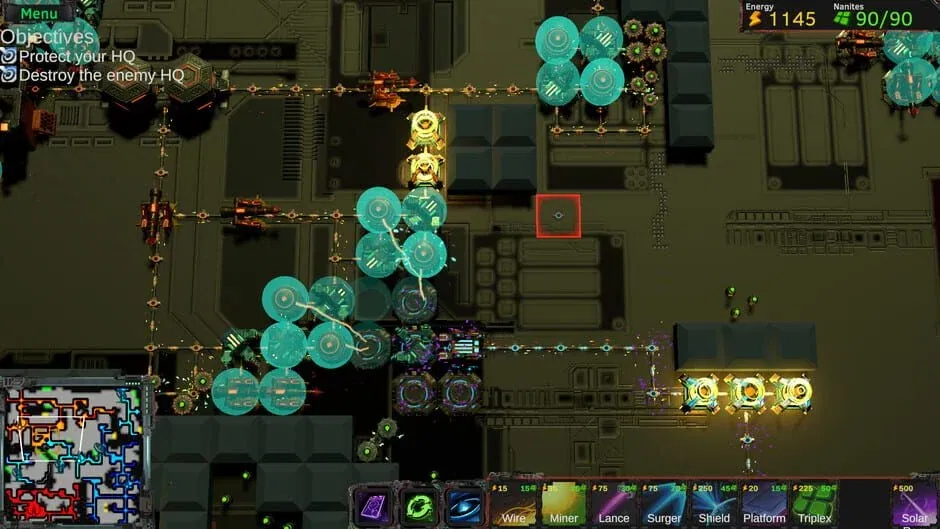The width and height of the screenshot is (940, 529).
Task: Click the green circular arrows icon
Action: click(x=420, y=505)
